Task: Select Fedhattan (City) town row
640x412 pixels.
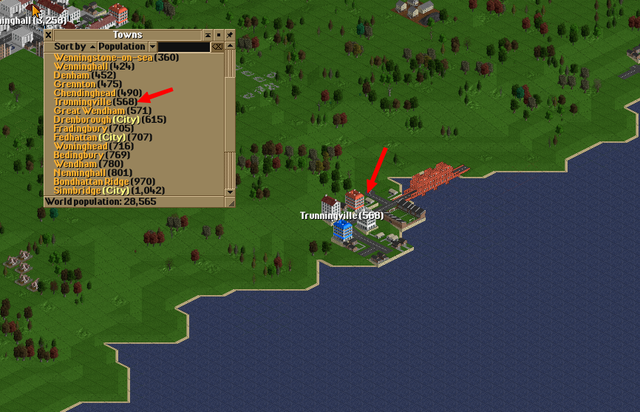Action: point(102,137)
